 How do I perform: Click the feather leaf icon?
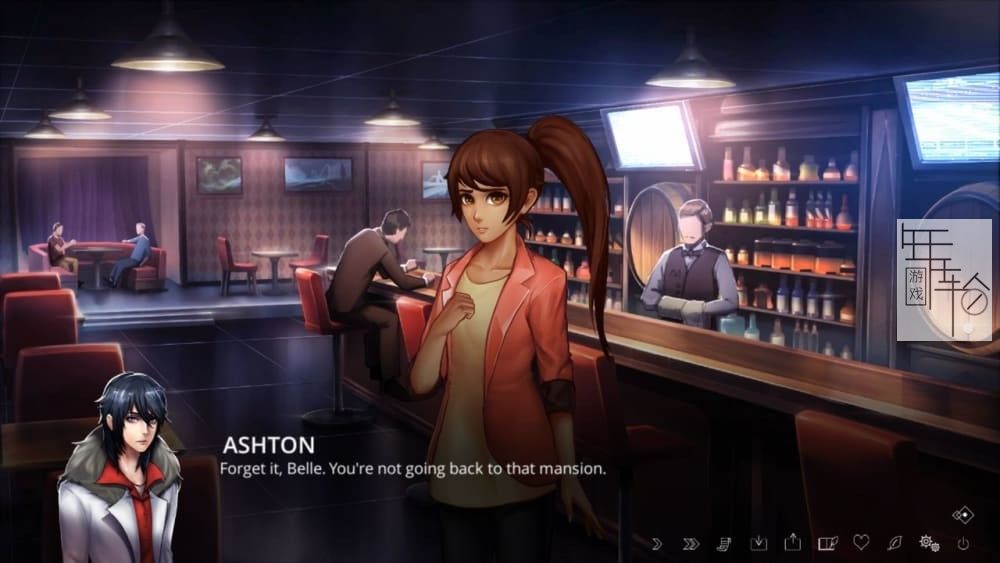click(894, 543)
